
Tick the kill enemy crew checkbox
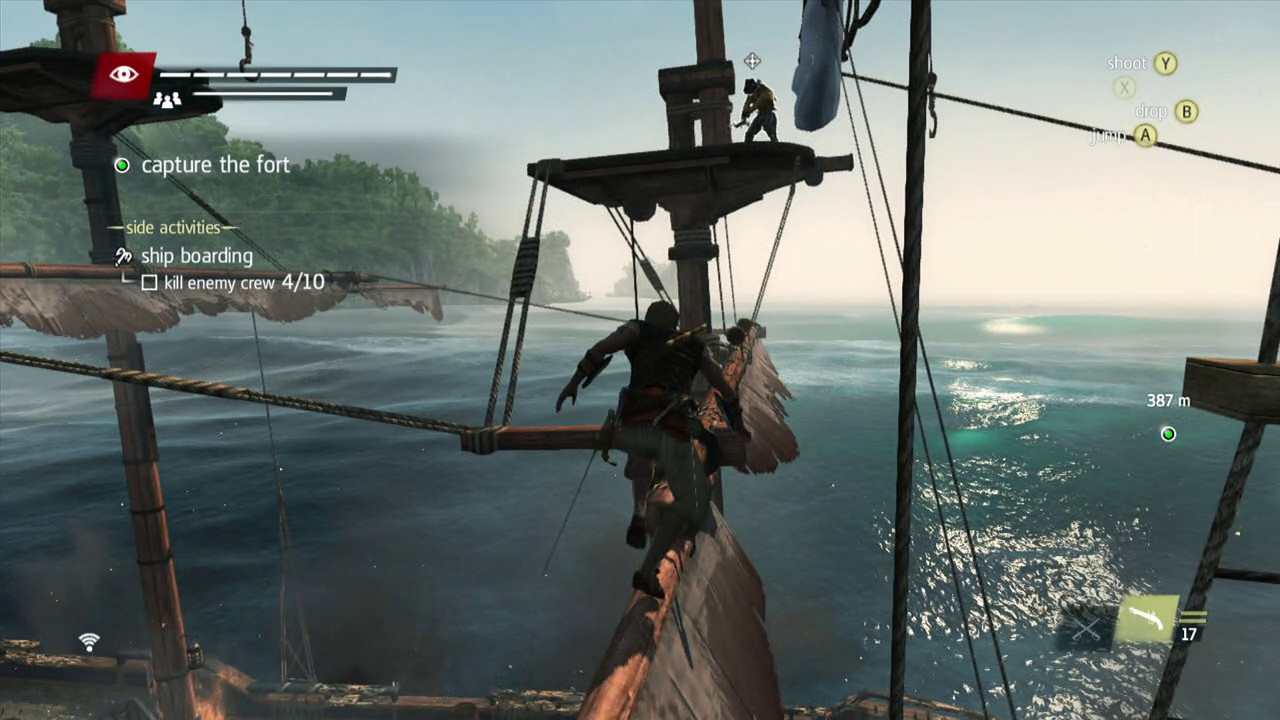coord(149,283)
